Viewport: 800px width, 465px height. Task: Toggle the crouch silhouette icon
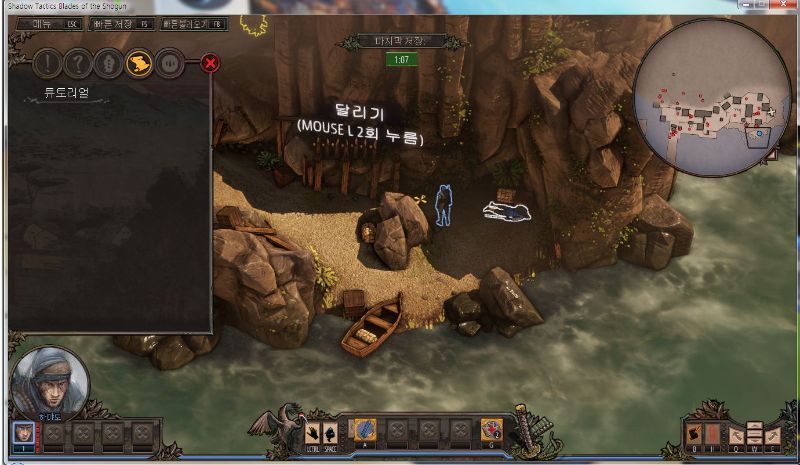point(328,432)
